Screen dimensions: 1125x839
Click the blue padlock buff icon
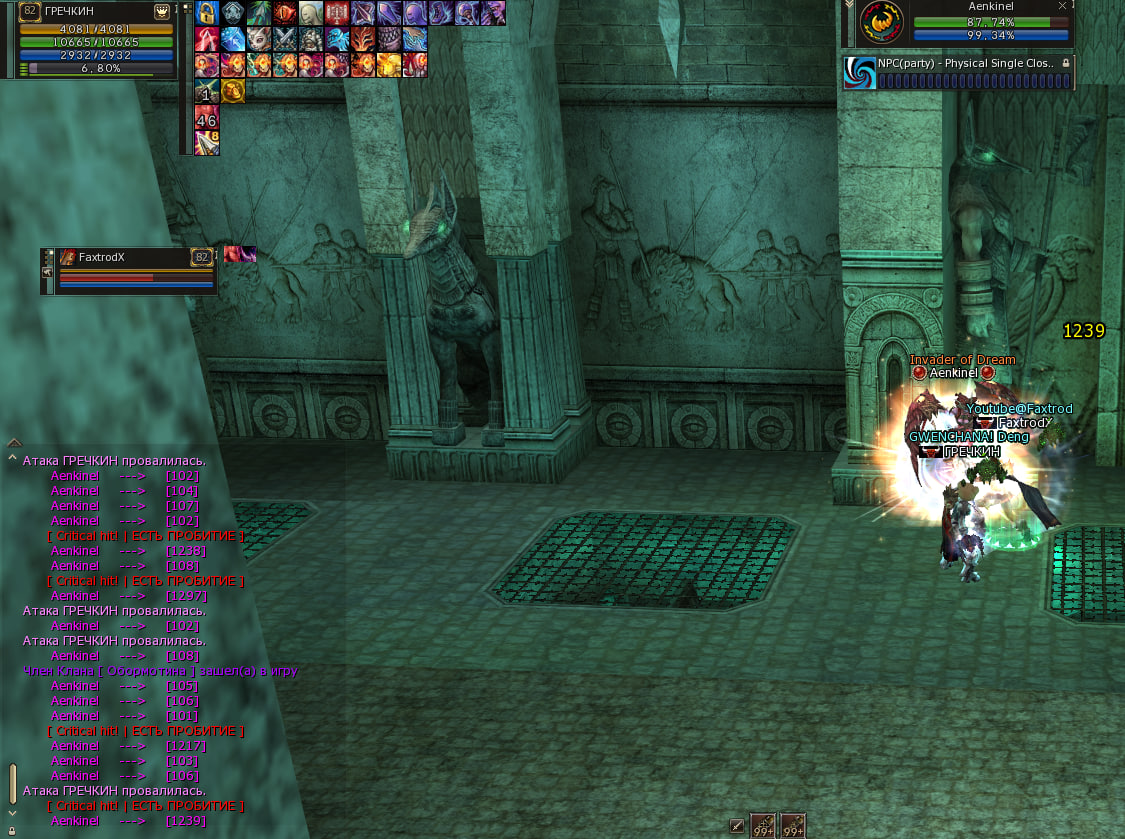point(207,13)
